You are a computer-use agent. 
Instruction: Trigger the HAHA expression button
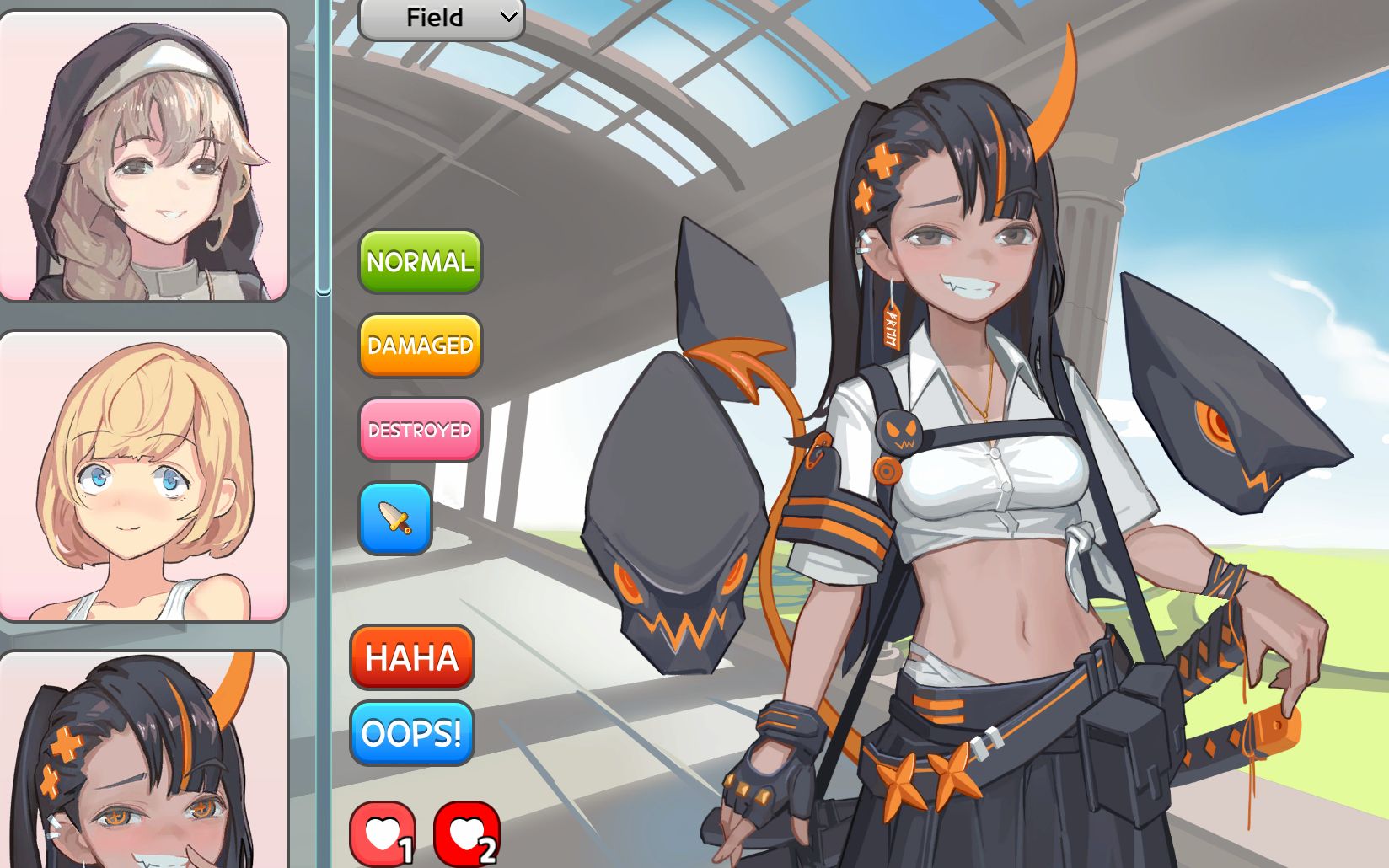pos(411,657)
